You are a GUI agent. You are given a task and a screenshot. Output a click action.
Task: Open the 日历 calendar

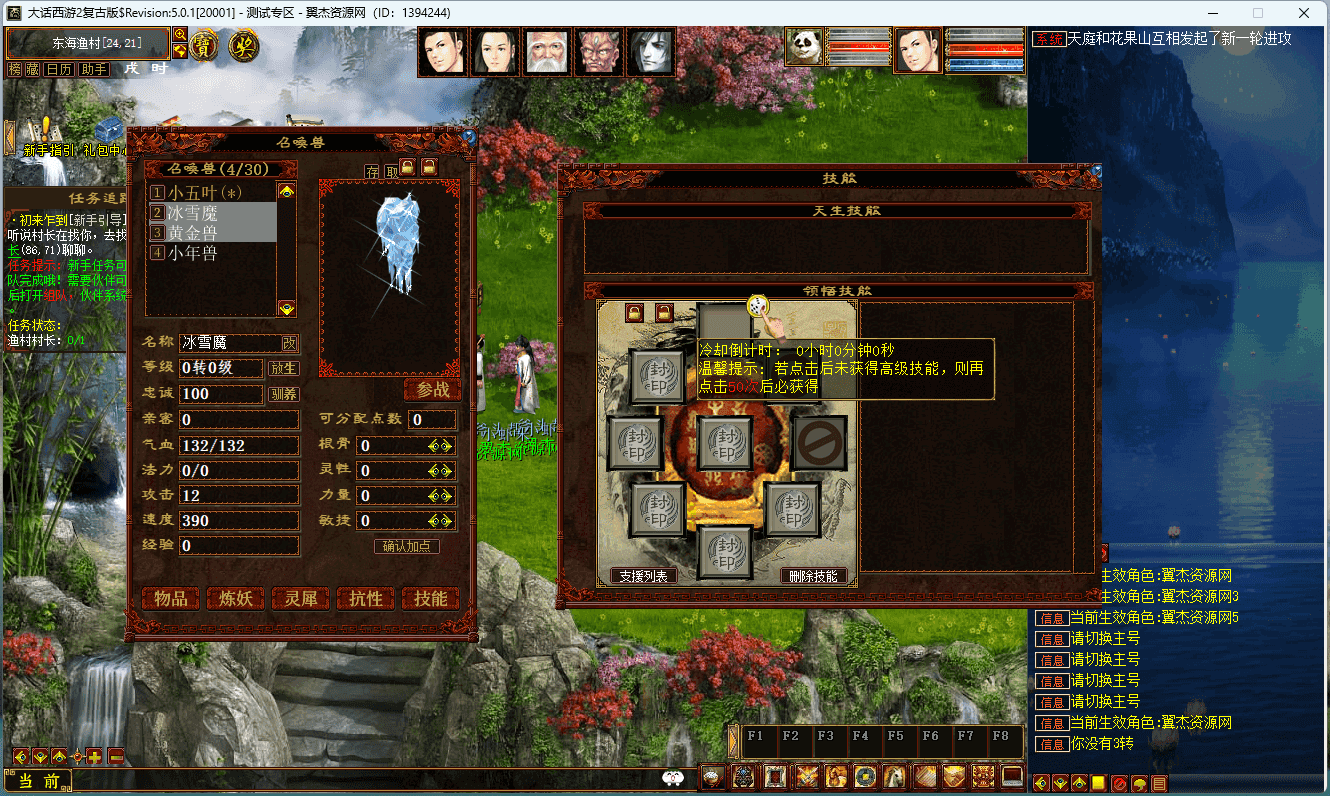[x=59, y=69]
